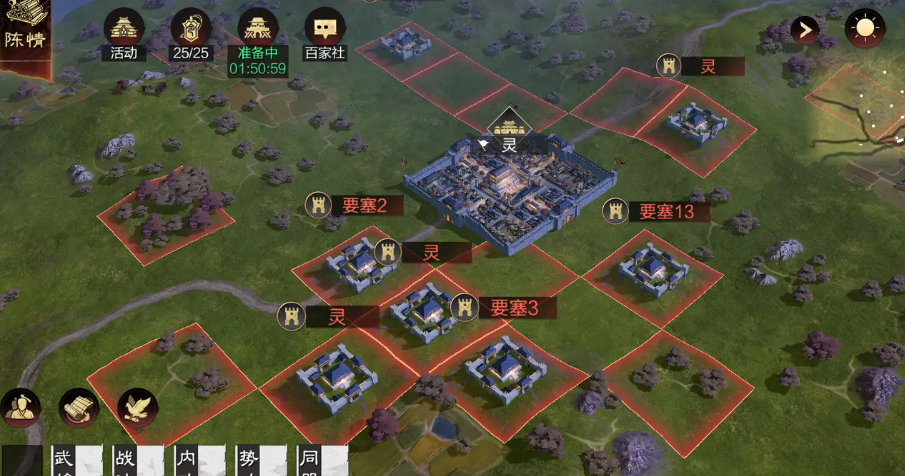This screenshot has width=905, height=476.
Task: Open the 百家社 chat bubble icon
Action: pyautogui.click(x=324, y=30)
